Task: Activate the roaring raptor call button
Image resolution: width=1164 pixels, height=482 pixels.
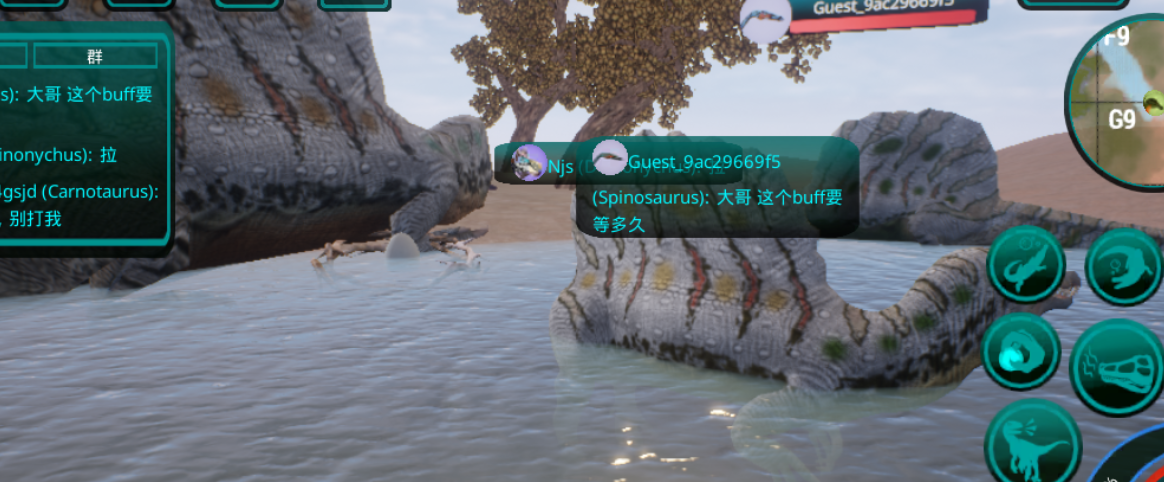Action: click(1032, 441)
